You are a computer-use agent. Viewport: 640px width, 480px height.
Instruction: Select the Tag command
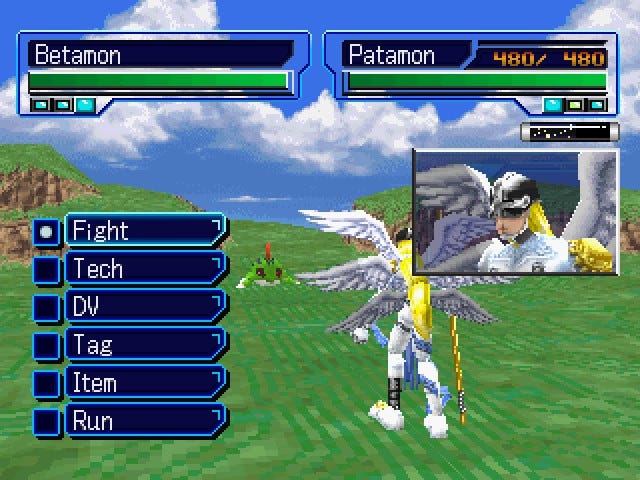144,345
